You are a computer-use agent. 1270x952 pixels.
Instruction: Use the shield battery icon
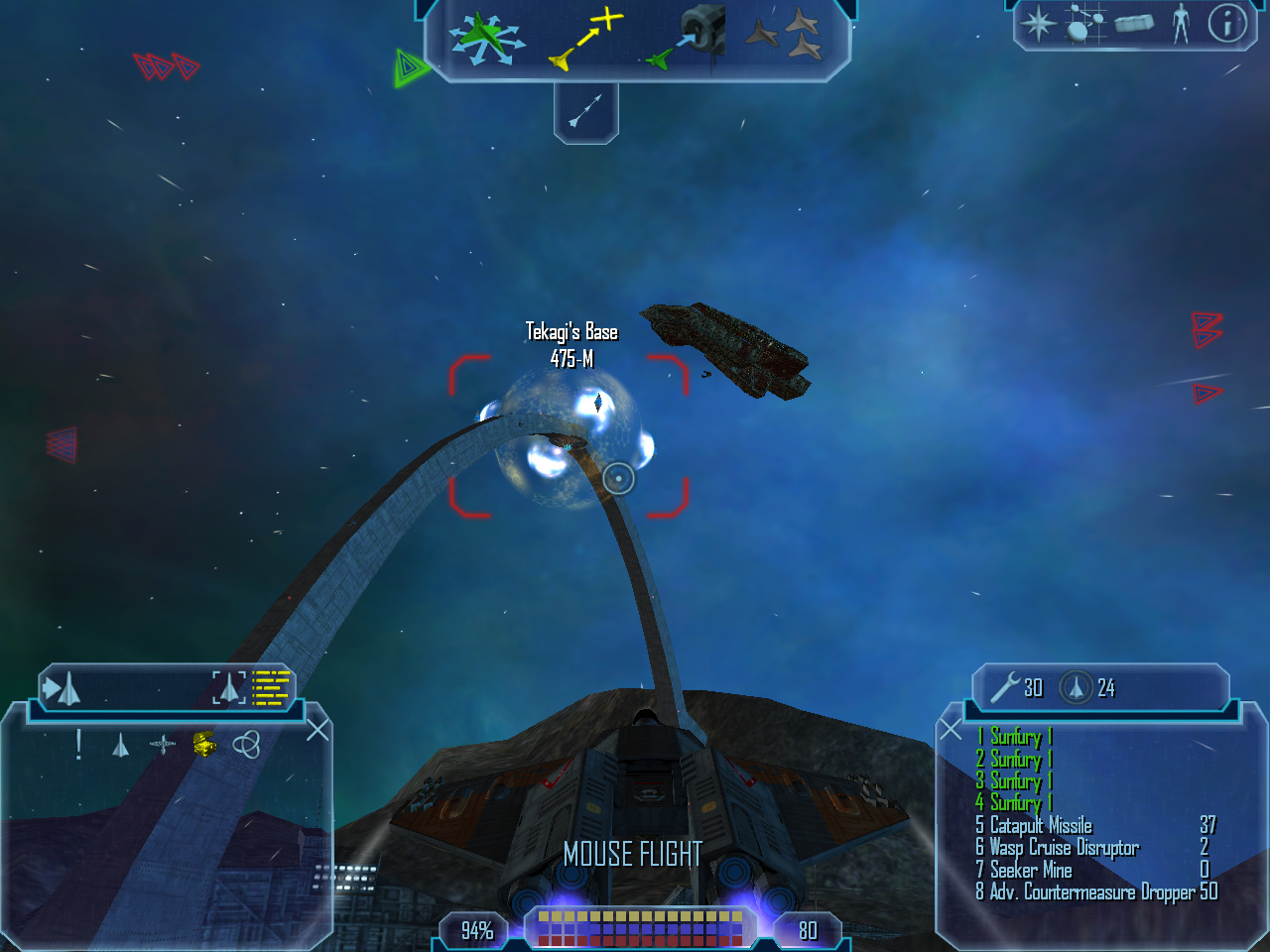click(x=1077, y=687)
